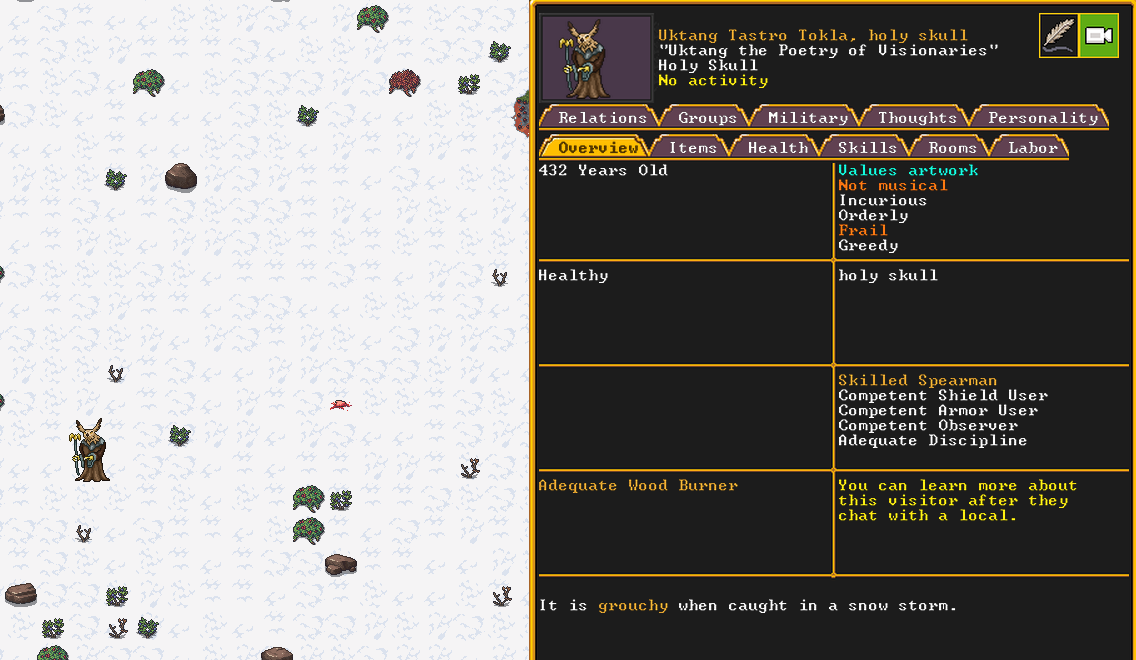The width and height of the screenshot is (1136, 660).
Task: Open the Health tab
Action: (x=777, y=148)
